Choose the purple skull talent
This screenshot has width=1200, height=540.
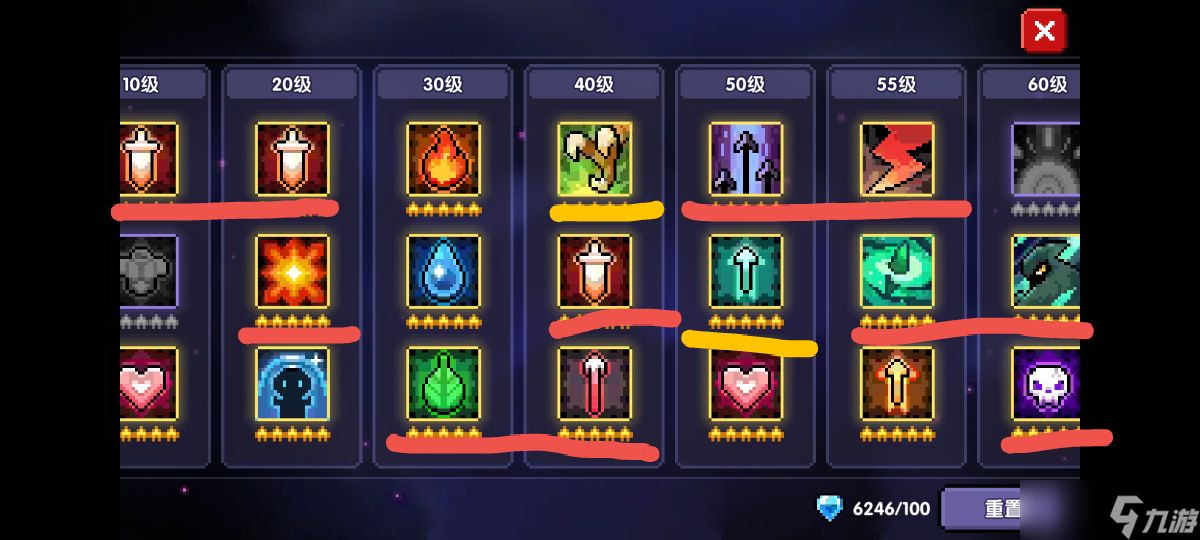click(x=1046, y=383)
